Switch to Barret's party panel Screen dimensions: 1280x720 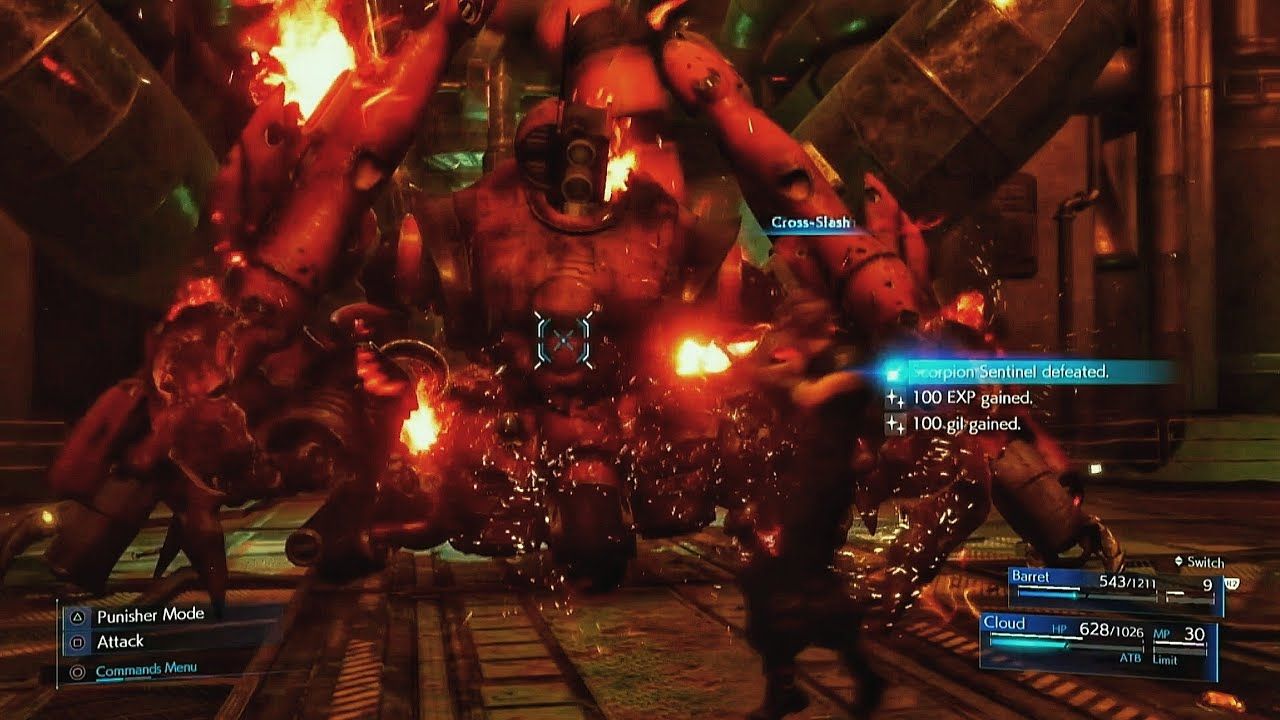coord(1114,588)
